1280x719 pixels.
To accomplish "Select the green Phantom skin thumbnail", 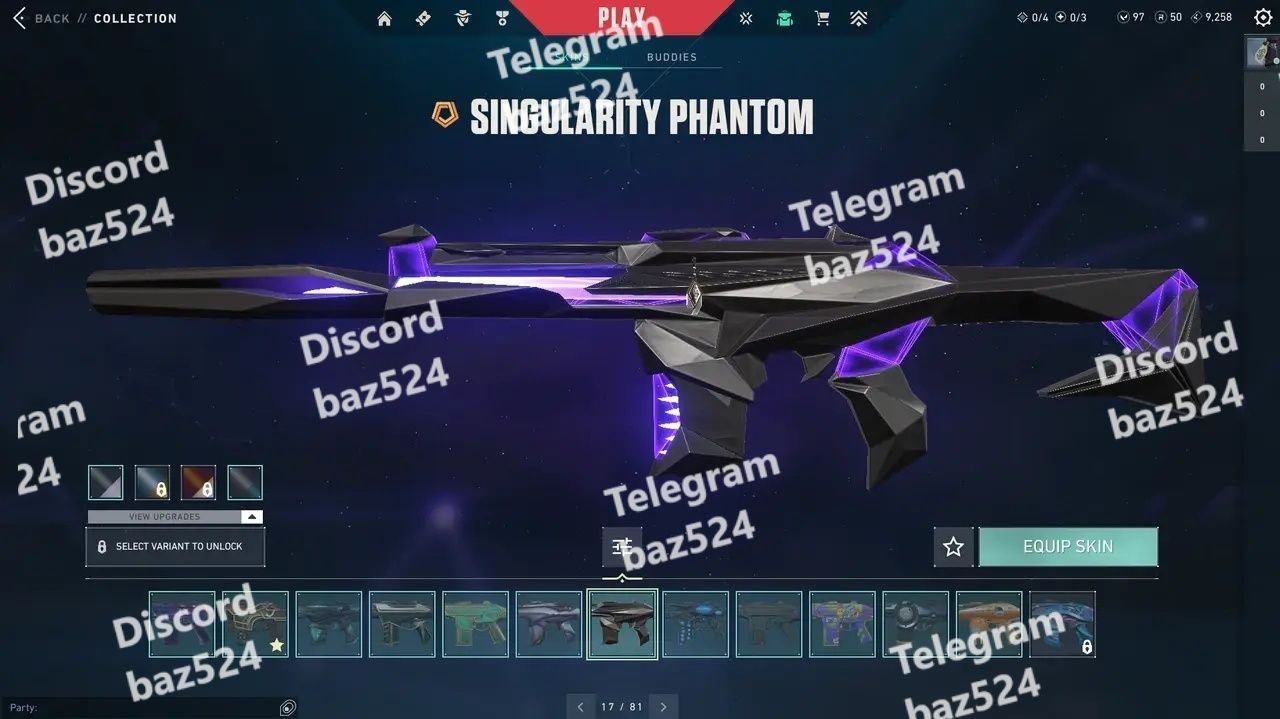I will pyautogui.click(x=475, y=624).
